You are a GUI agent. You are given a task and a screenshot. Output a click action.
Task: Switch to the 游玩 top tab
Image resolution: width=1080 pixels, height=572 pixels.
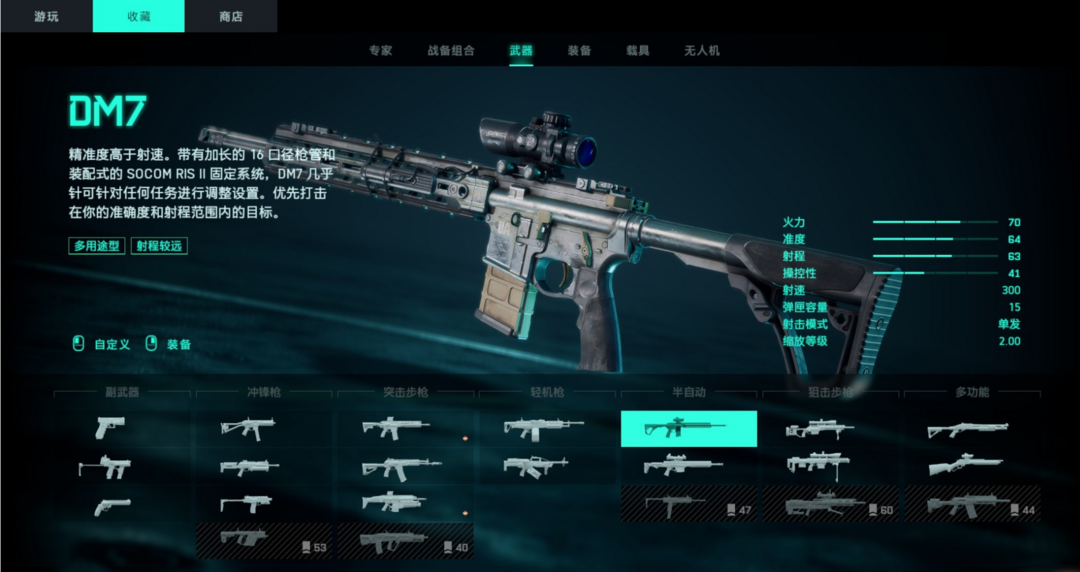click(x=46, y=16)
